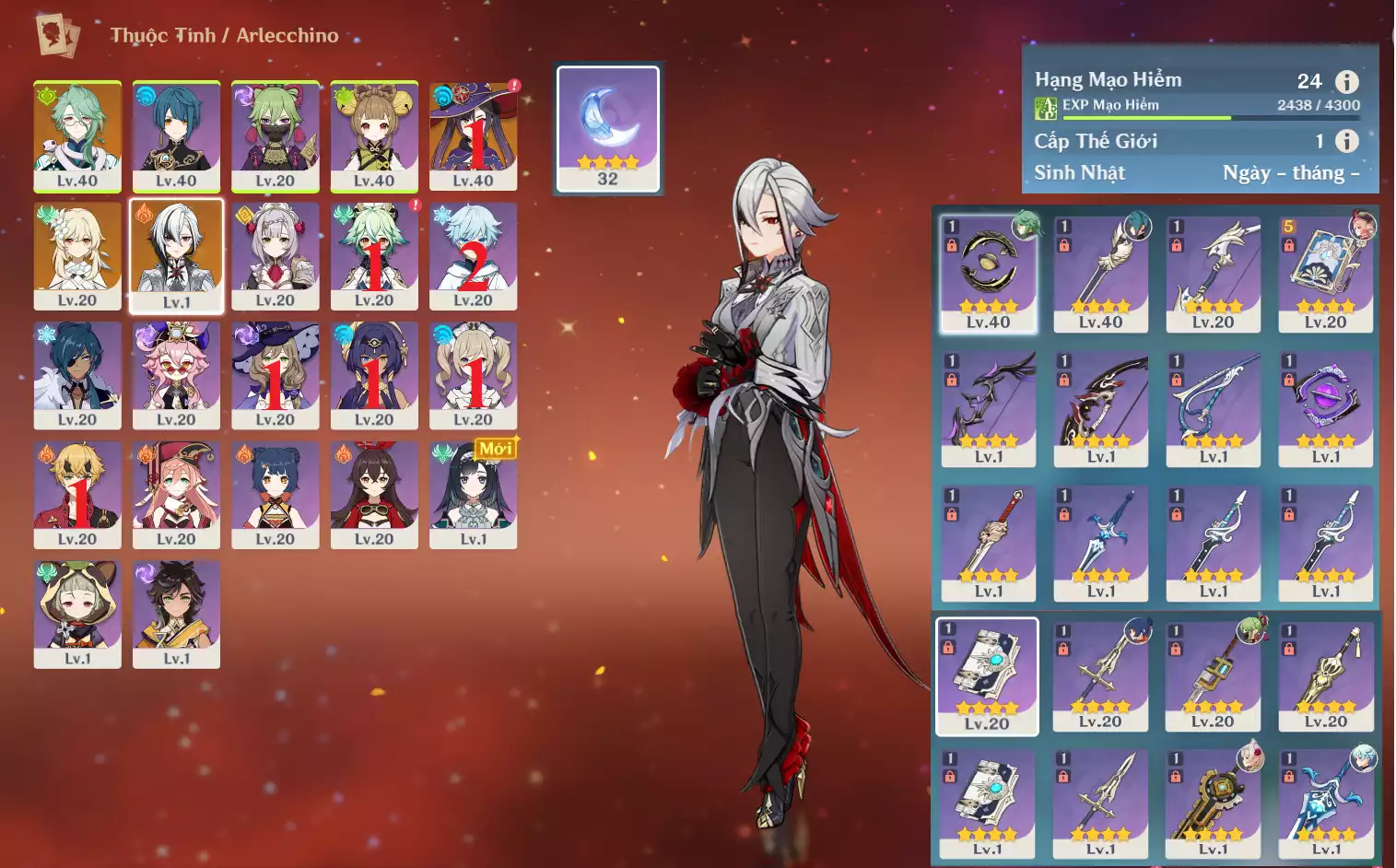The width and height of the screenshot is (1396, 868).
Task: Click the crescent moon item card
Action: (x=608, y=129)
